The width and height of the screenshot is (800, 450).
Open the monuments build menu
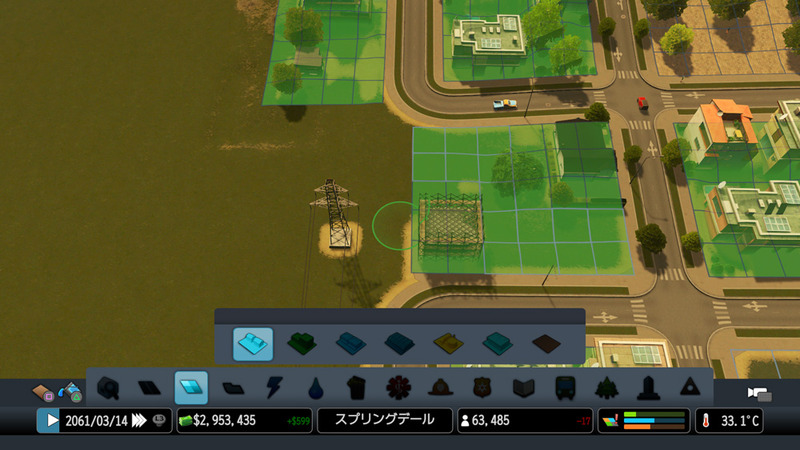click(647, 387)
